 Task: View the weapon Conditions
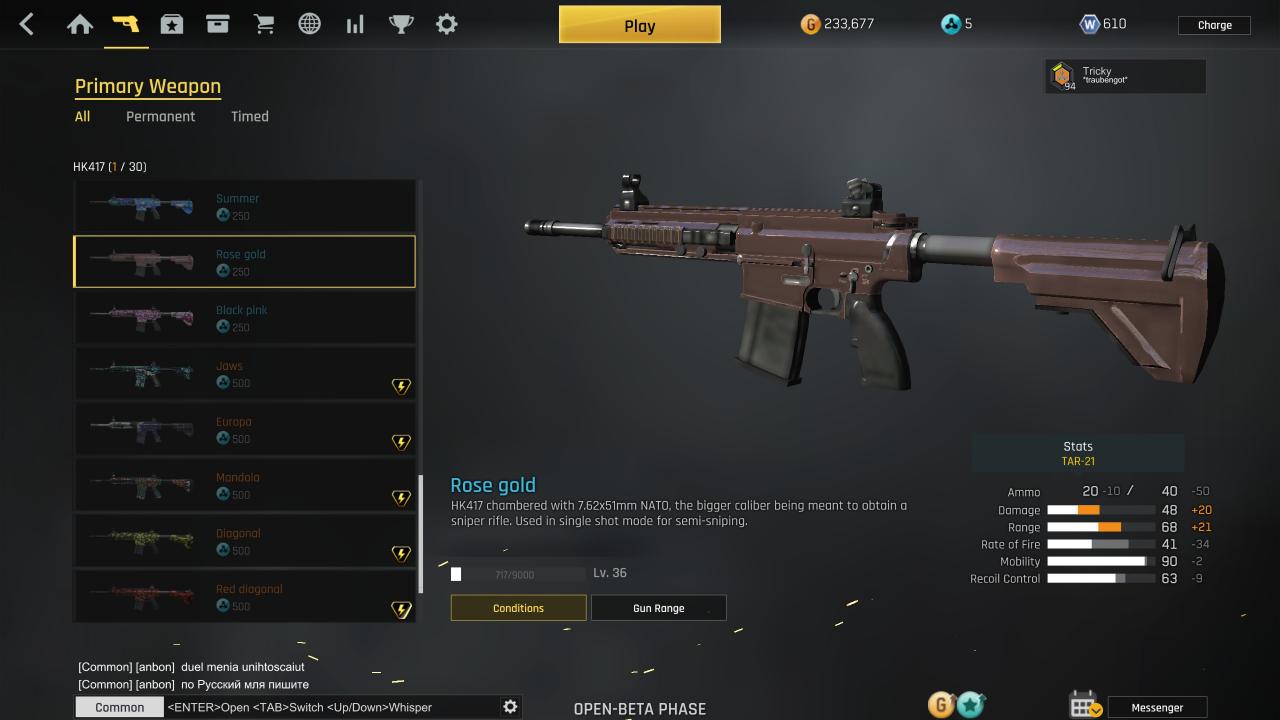coord(518,608)
